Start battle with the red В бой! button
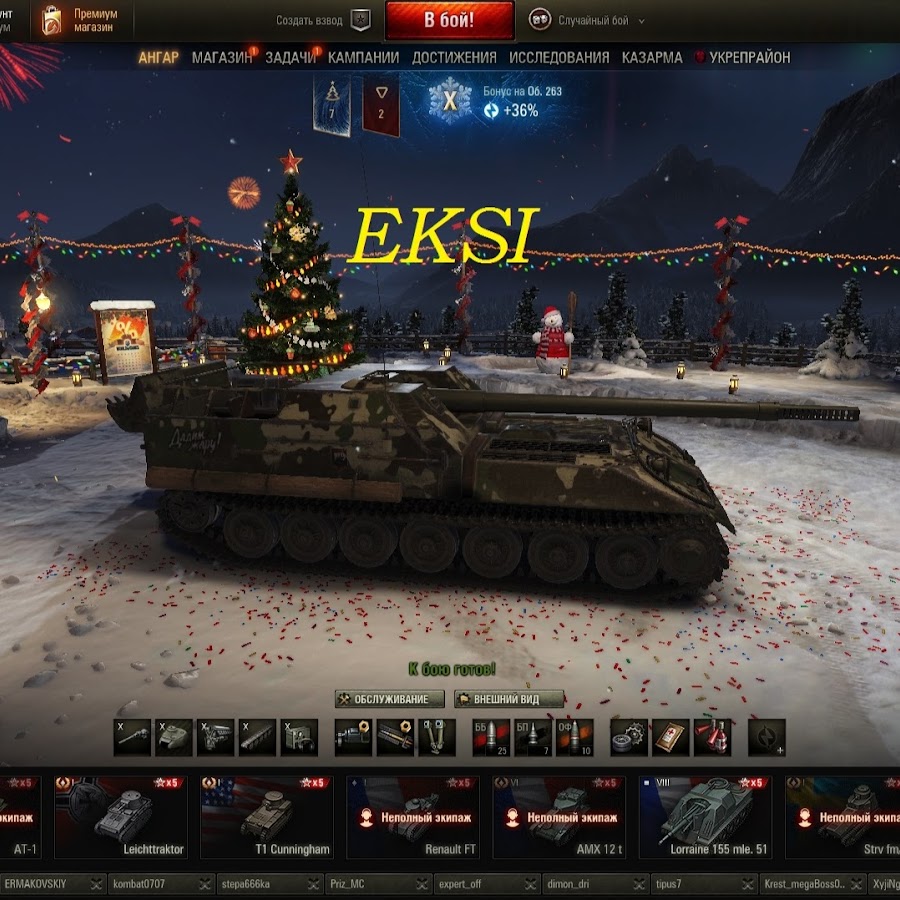This screenshot has height=900, width=900. tap(449, 20)
